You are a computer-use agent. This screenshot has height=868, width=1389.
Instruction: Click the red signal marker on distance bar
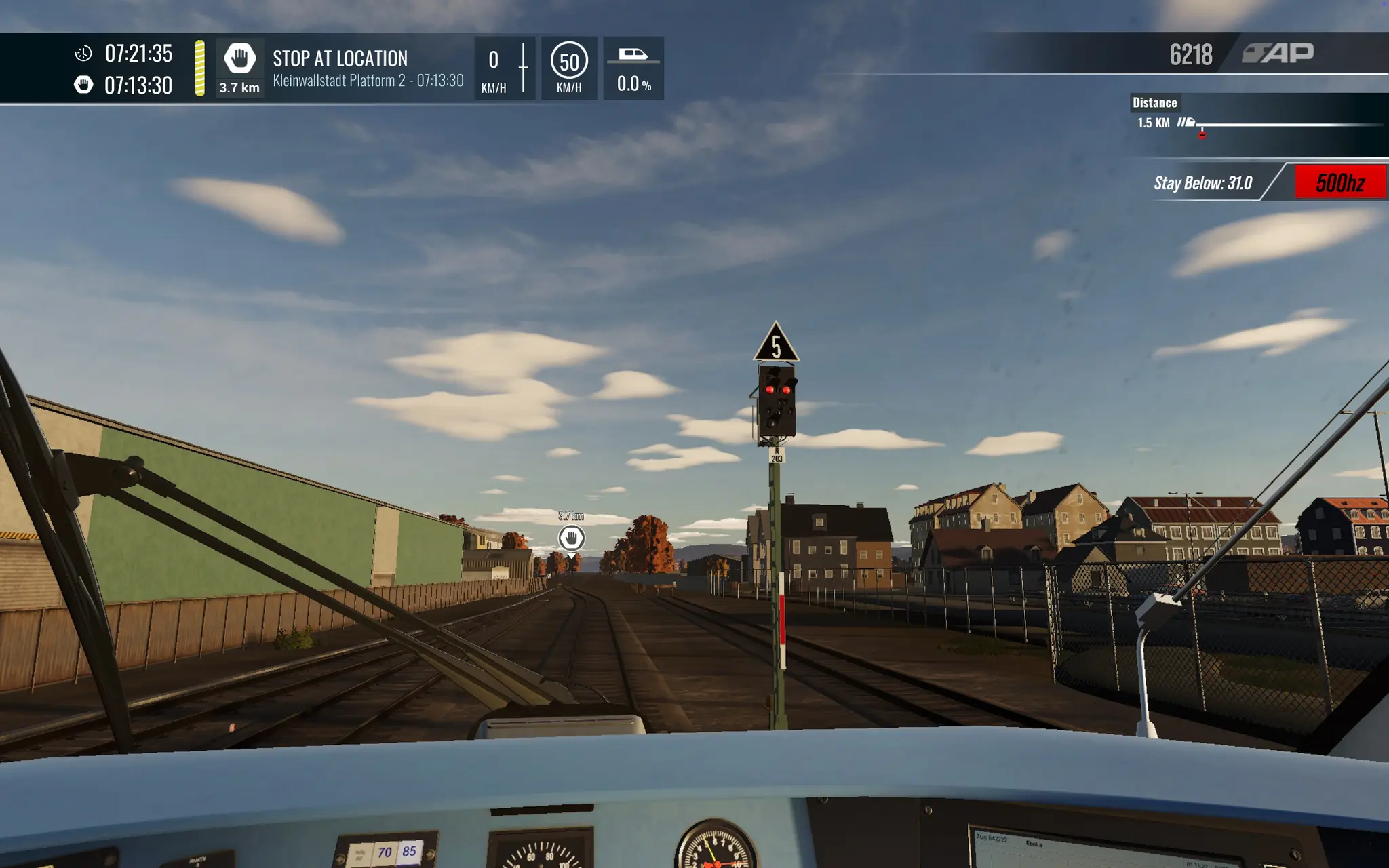pos(1202,135)
